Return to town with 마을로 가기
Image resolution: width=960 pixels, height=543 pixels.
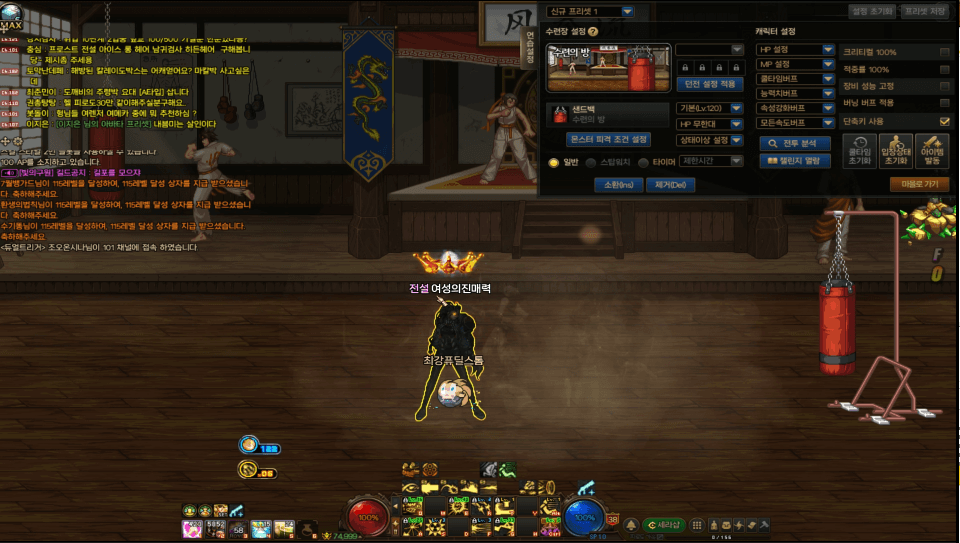tap(919, 184)
